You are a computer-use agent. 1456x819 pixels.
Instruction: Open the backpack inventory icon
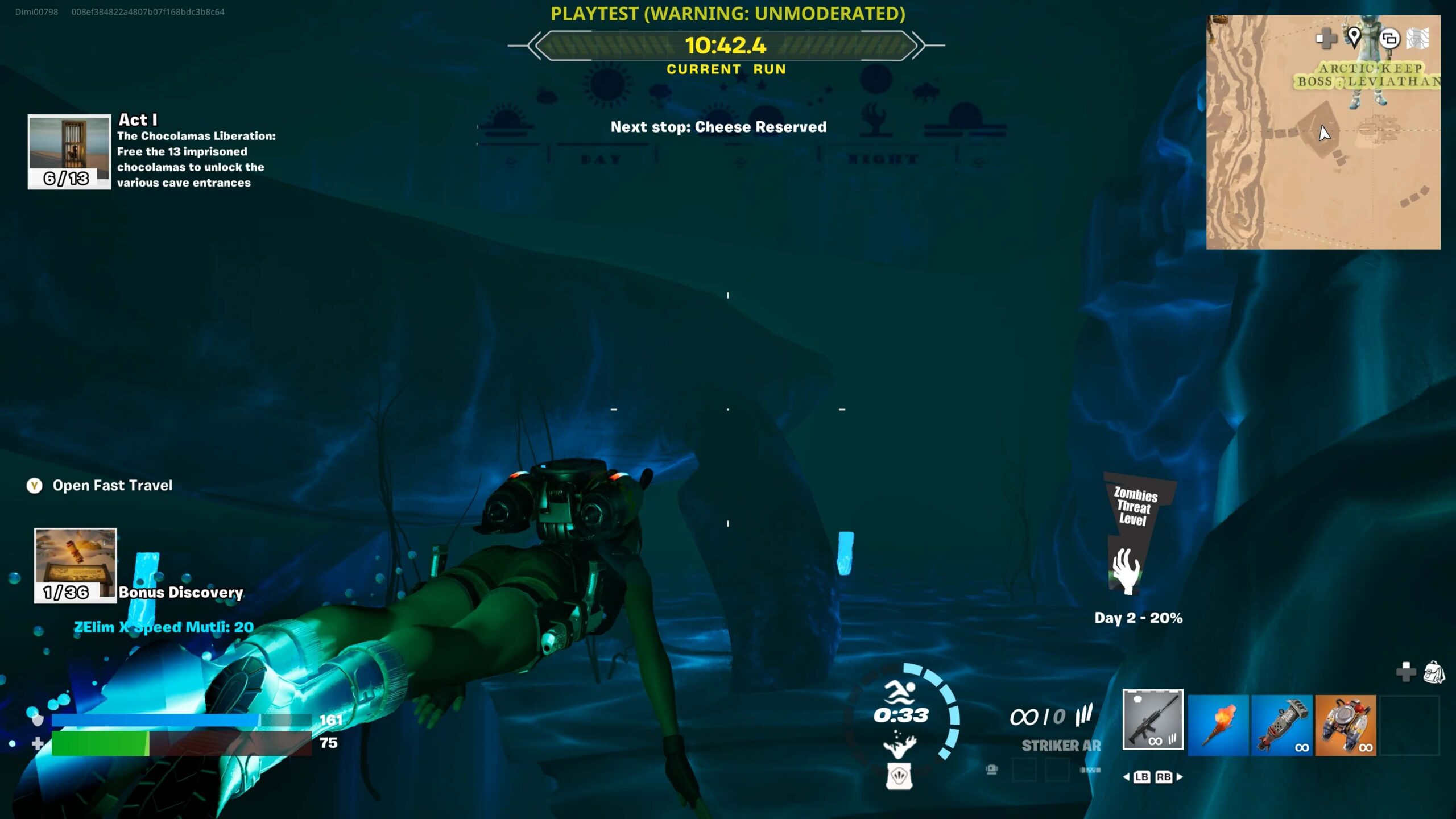click(x=1433, y=672)
